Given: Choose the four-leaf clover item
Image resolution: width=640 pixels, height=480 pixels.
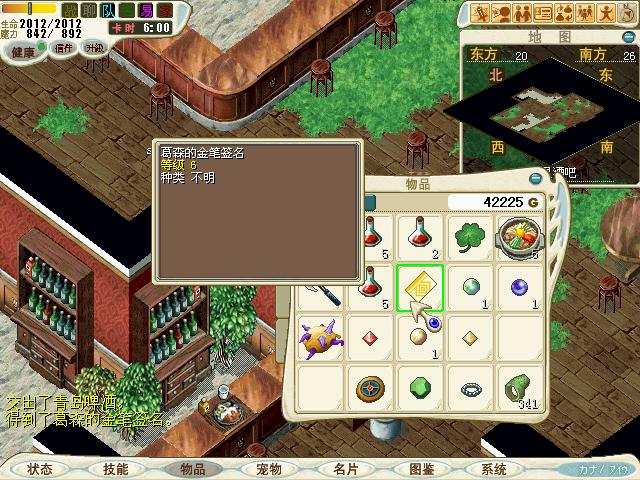Looking at the screenshot, I should tap(468, 238).
